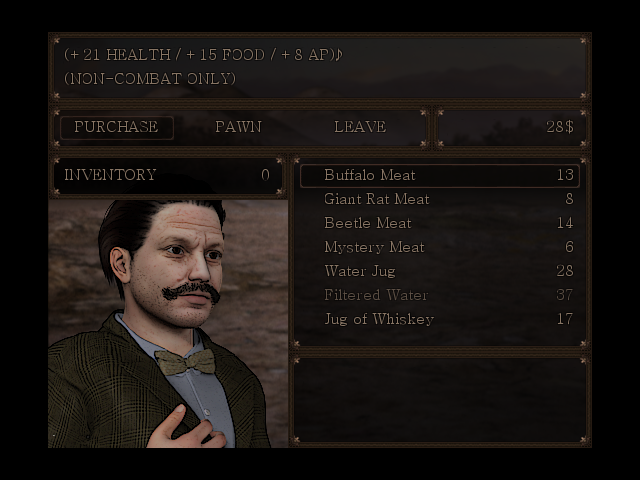
Task: Select the Purchase option
Action: (116, 127)
